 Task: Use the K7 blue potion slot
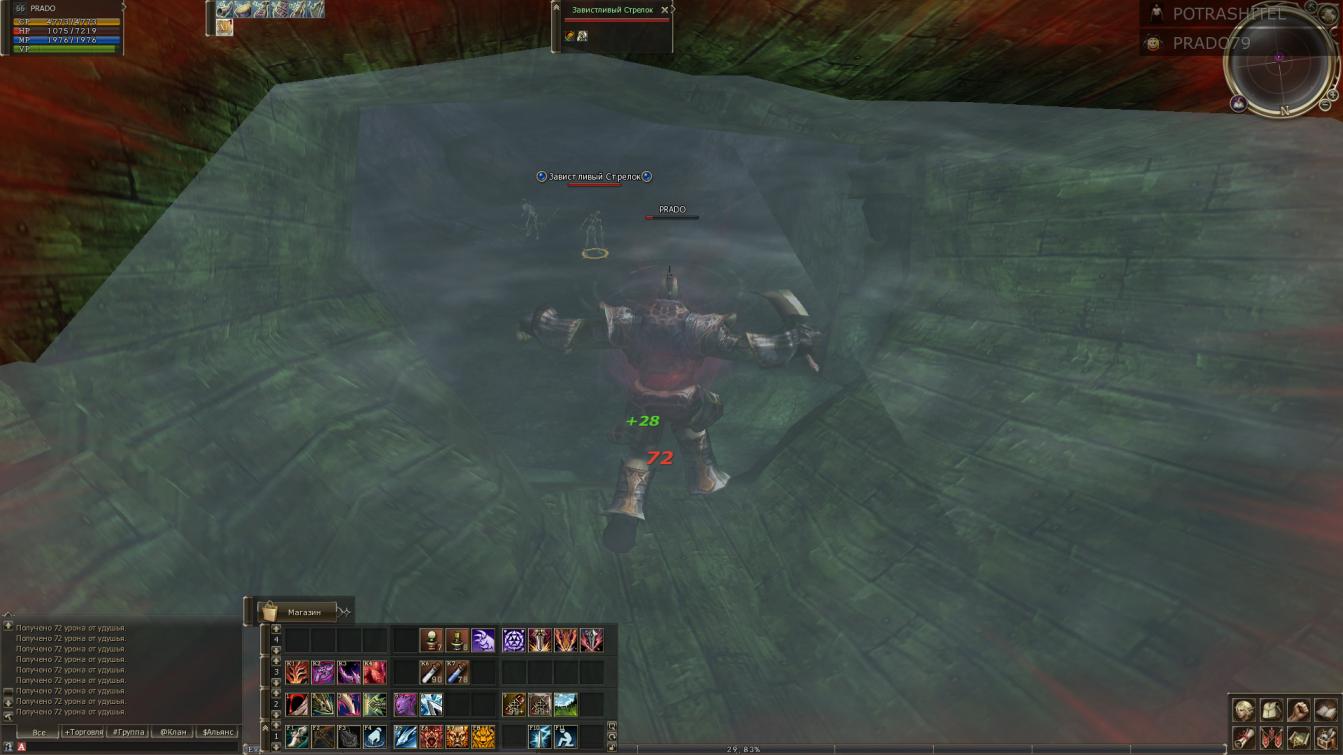pos(457,672)
